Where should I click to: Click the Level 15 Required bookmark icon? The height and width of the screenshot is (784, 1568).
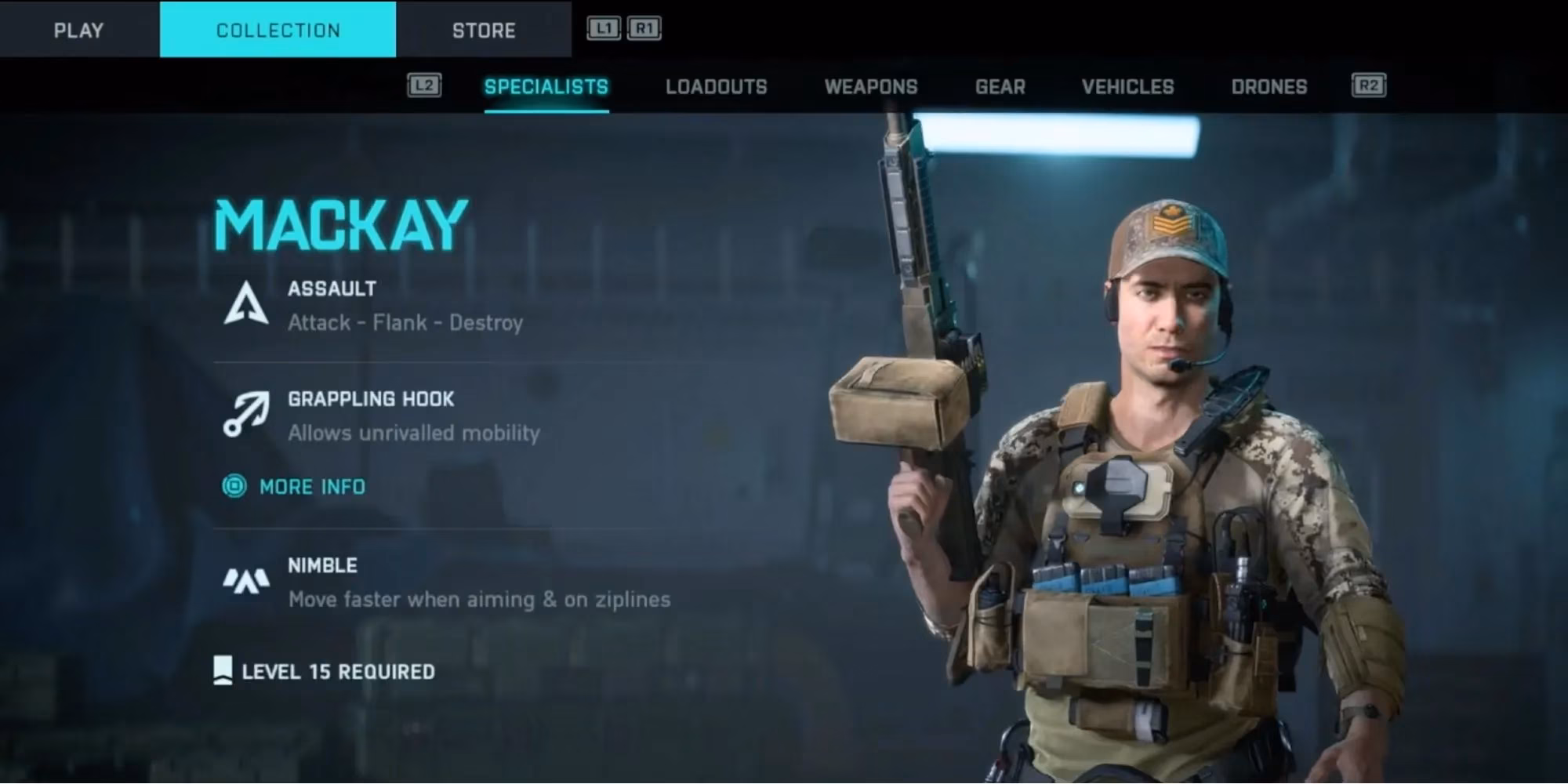pos(223,670)
